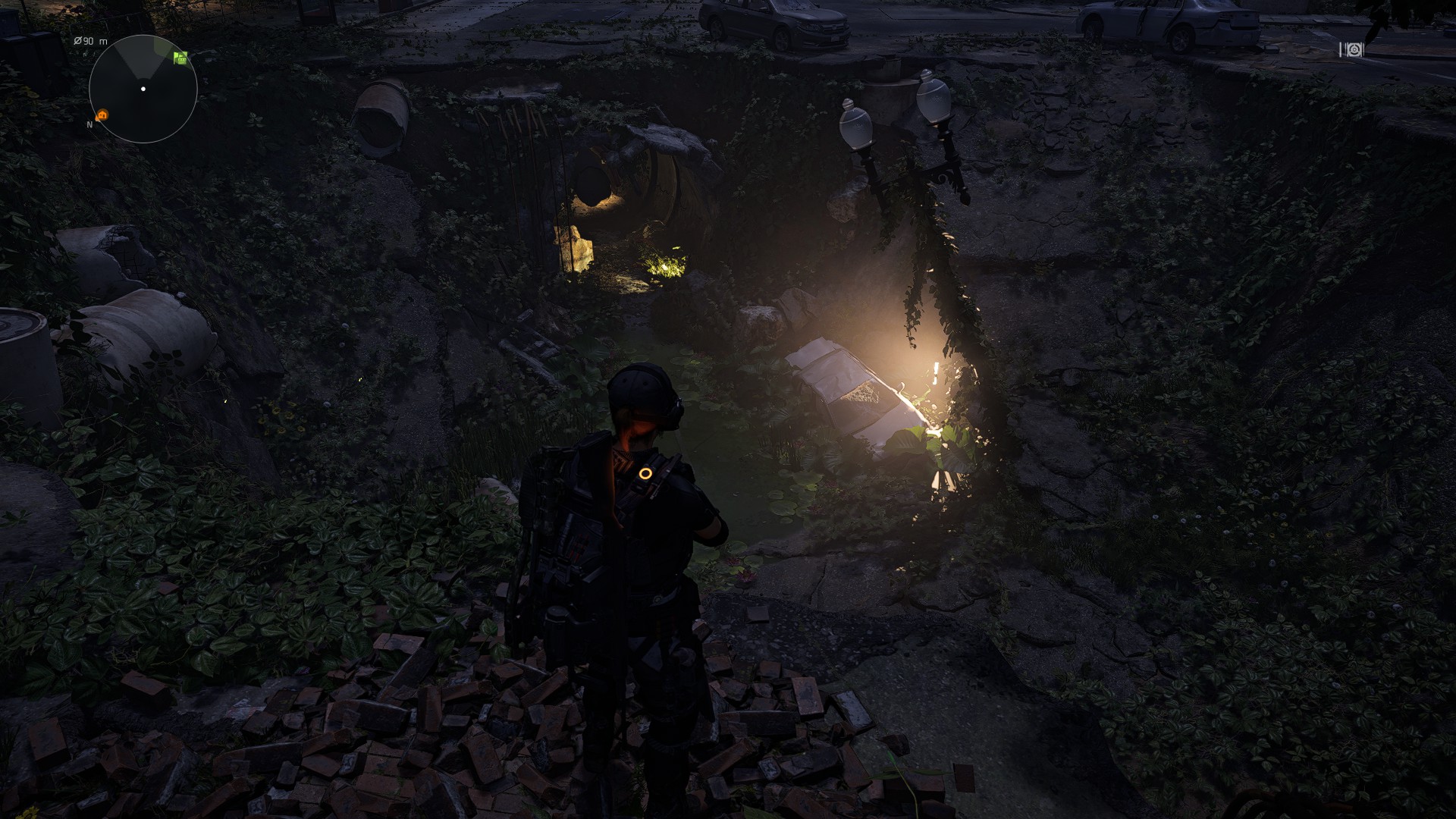
Task: Click the N compass marker beside the minimap
Action: tap(89, 124)
